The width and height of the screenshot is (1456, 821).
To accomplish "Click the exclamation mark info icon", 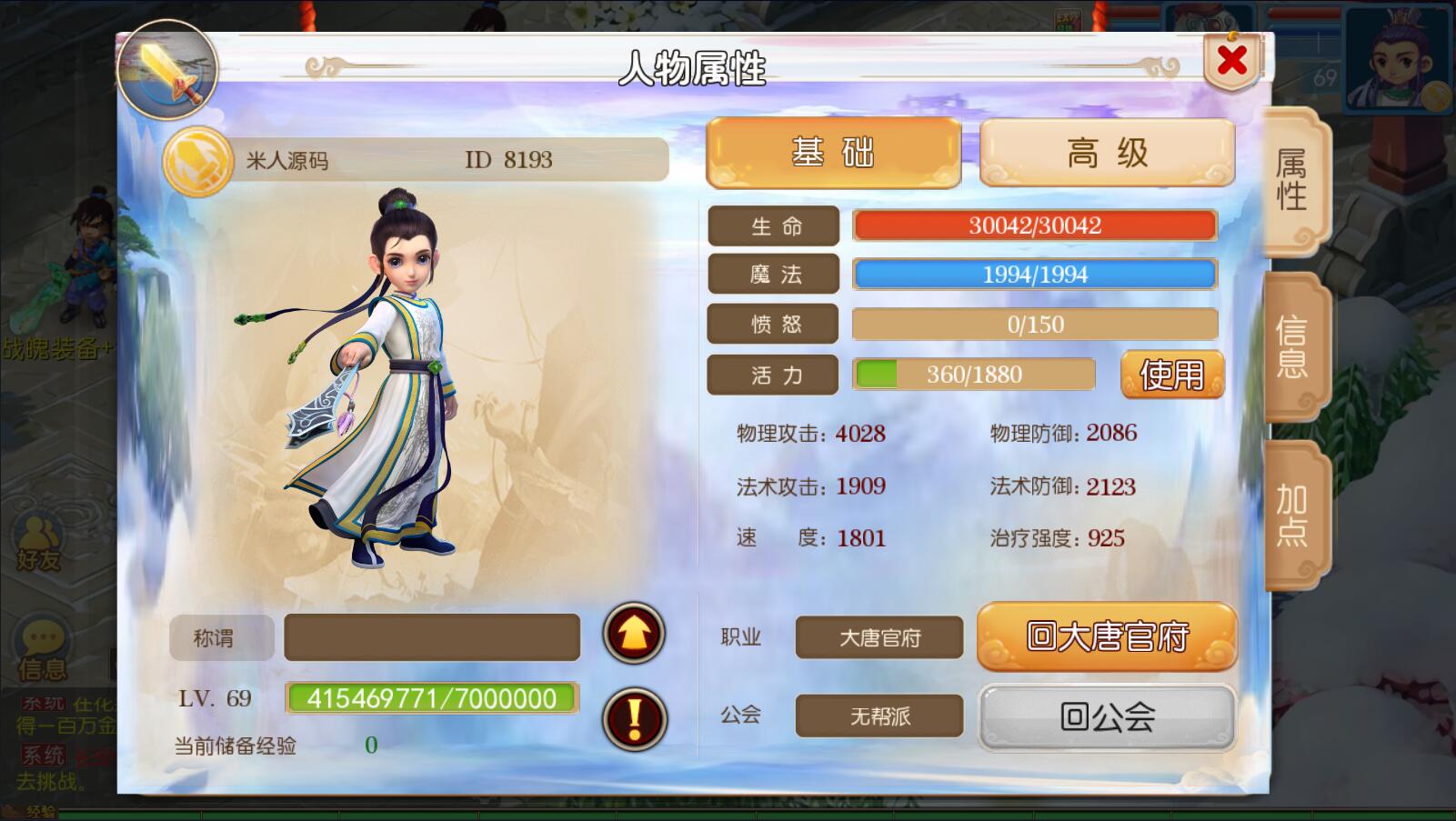I will pyautogui.click(x=634, y=719).
